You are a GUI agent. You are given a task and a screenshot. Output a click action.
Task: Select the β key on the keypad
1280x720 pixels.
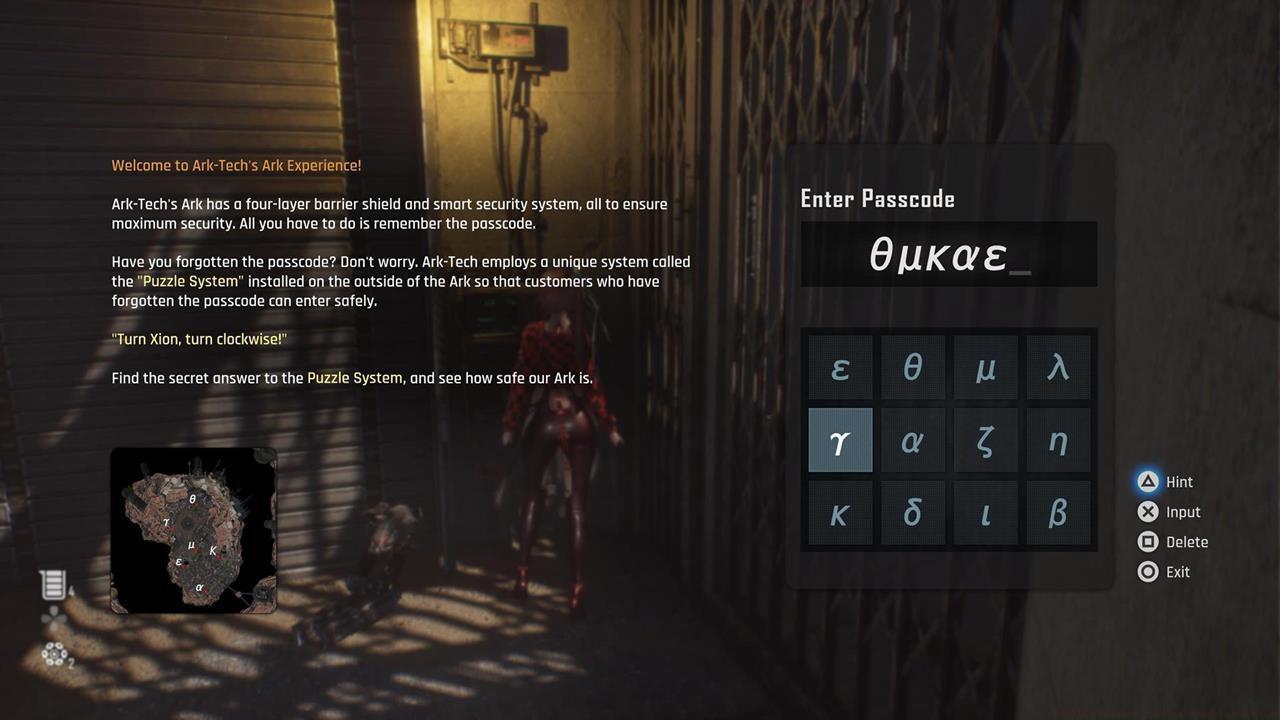[x=1058, y=512]
